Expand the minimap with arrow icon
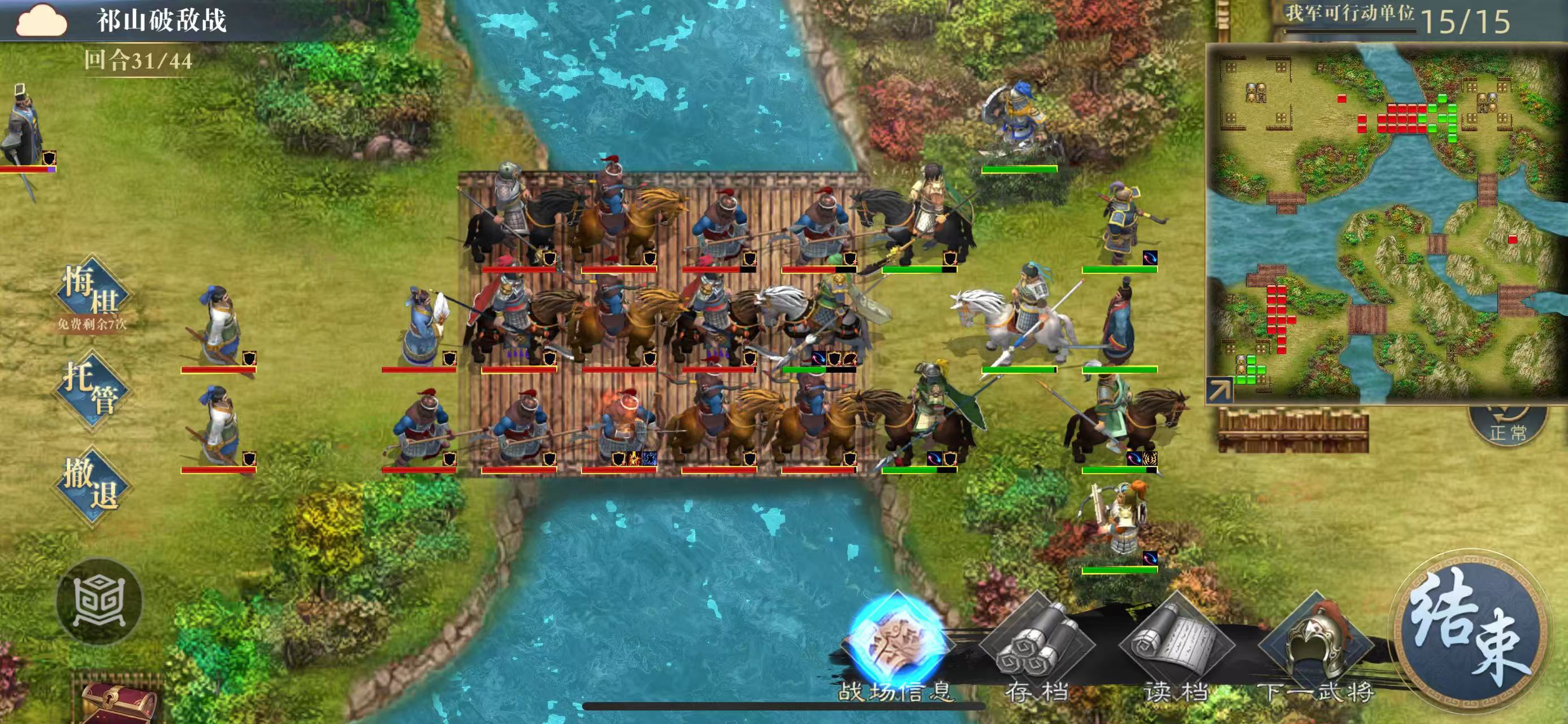 point(1219,390)
